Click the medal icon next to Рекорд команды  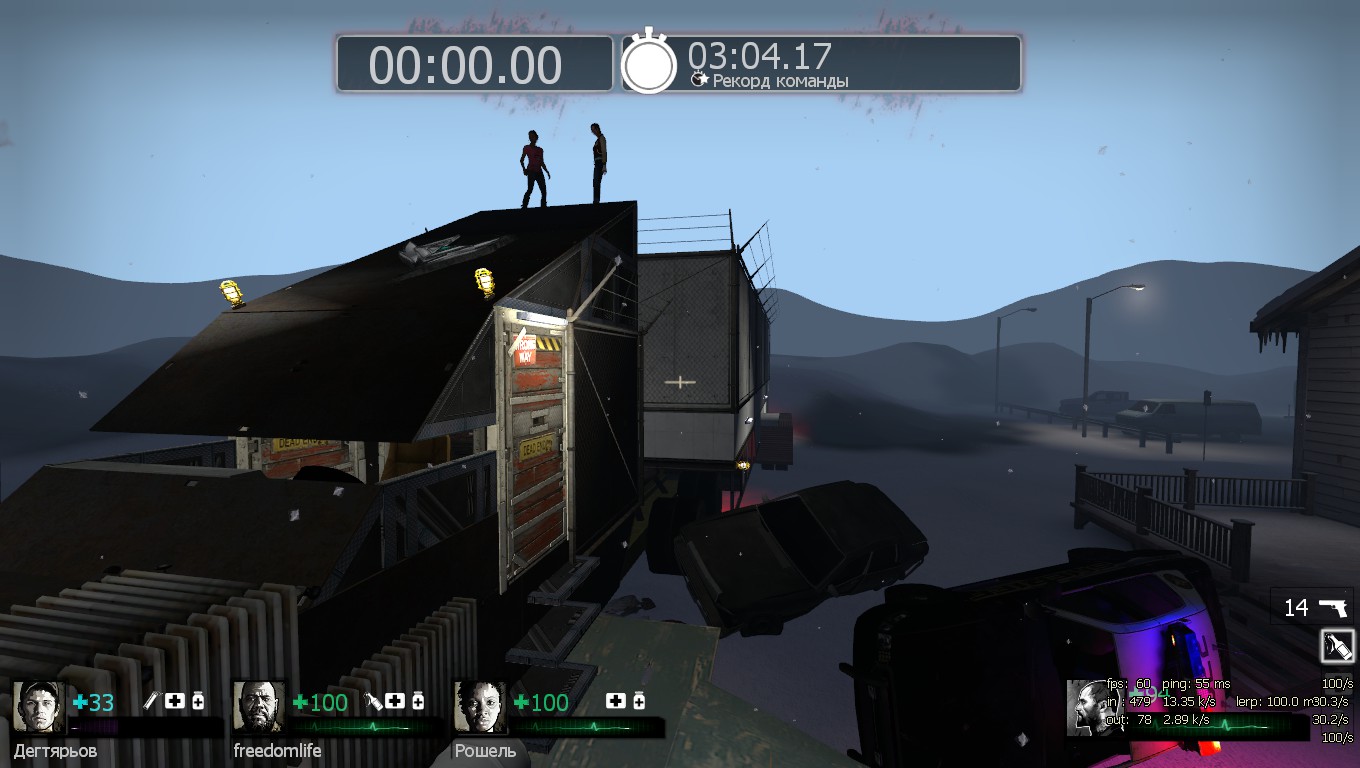700,79
